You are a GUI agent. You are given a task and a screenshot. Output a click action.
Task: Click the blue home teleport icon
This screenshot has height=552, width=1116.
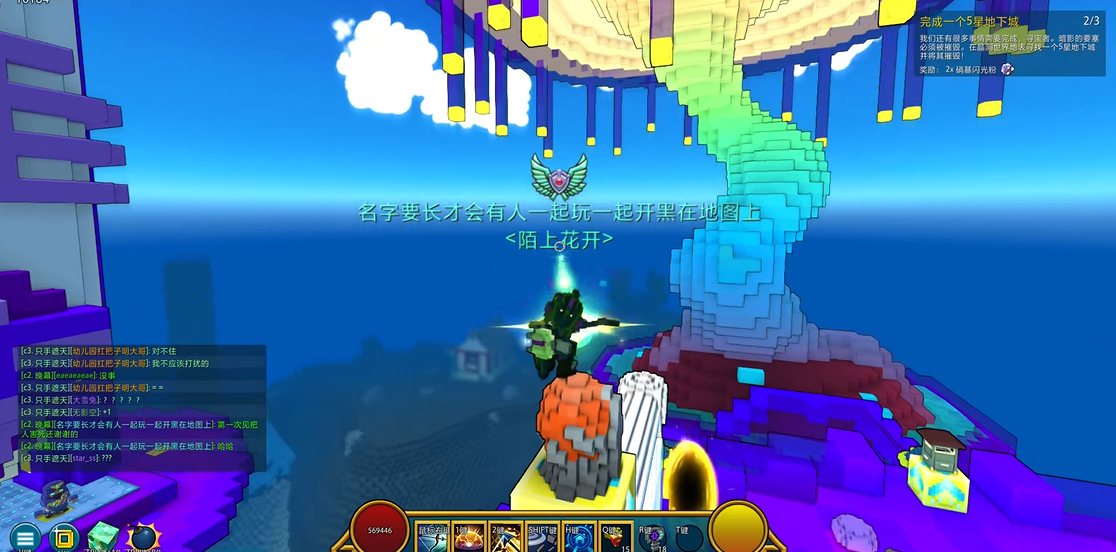[x=578, y=538]
